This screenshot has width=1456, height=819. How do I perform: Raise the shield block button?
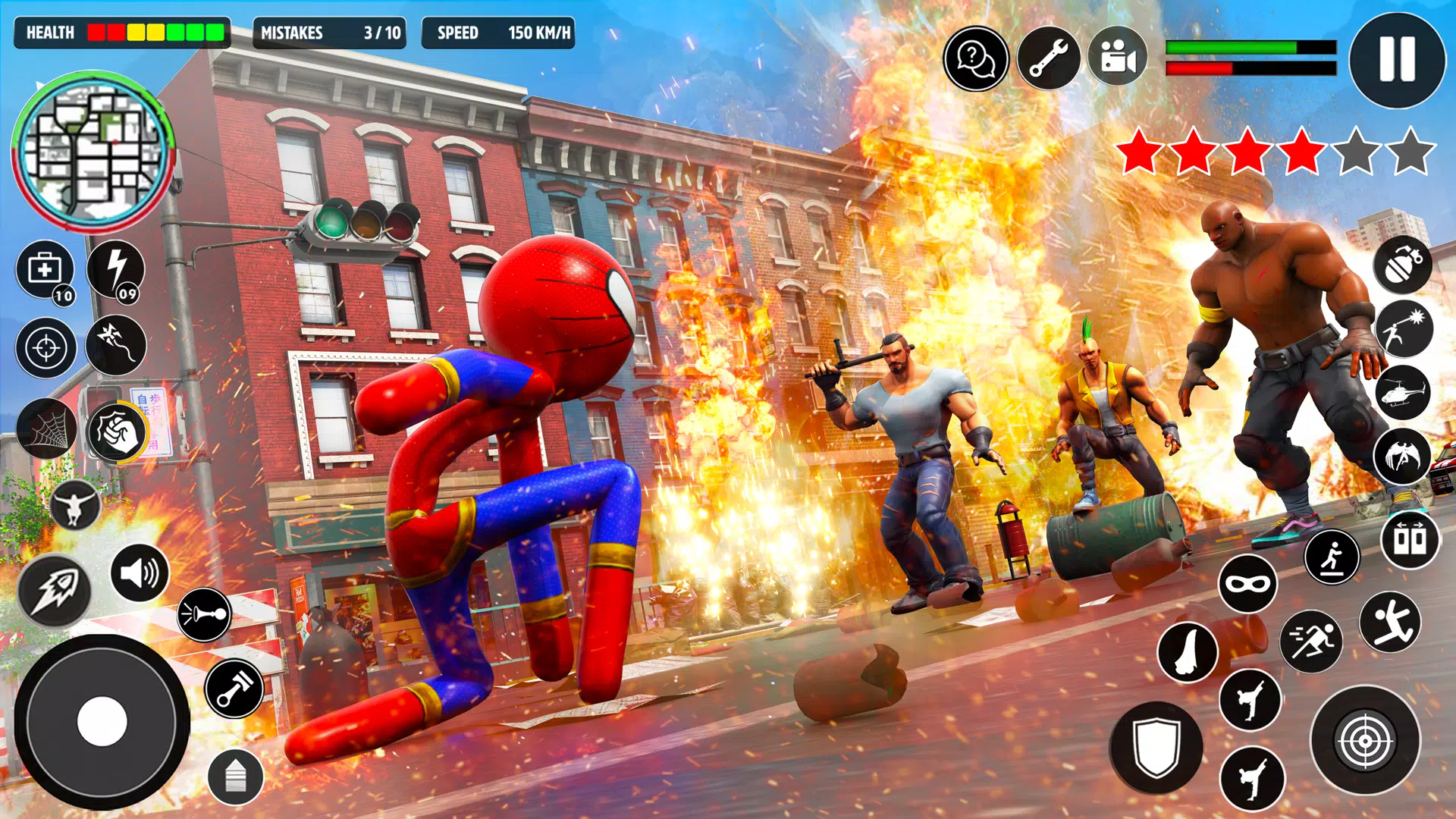[x=1156, y=747]
